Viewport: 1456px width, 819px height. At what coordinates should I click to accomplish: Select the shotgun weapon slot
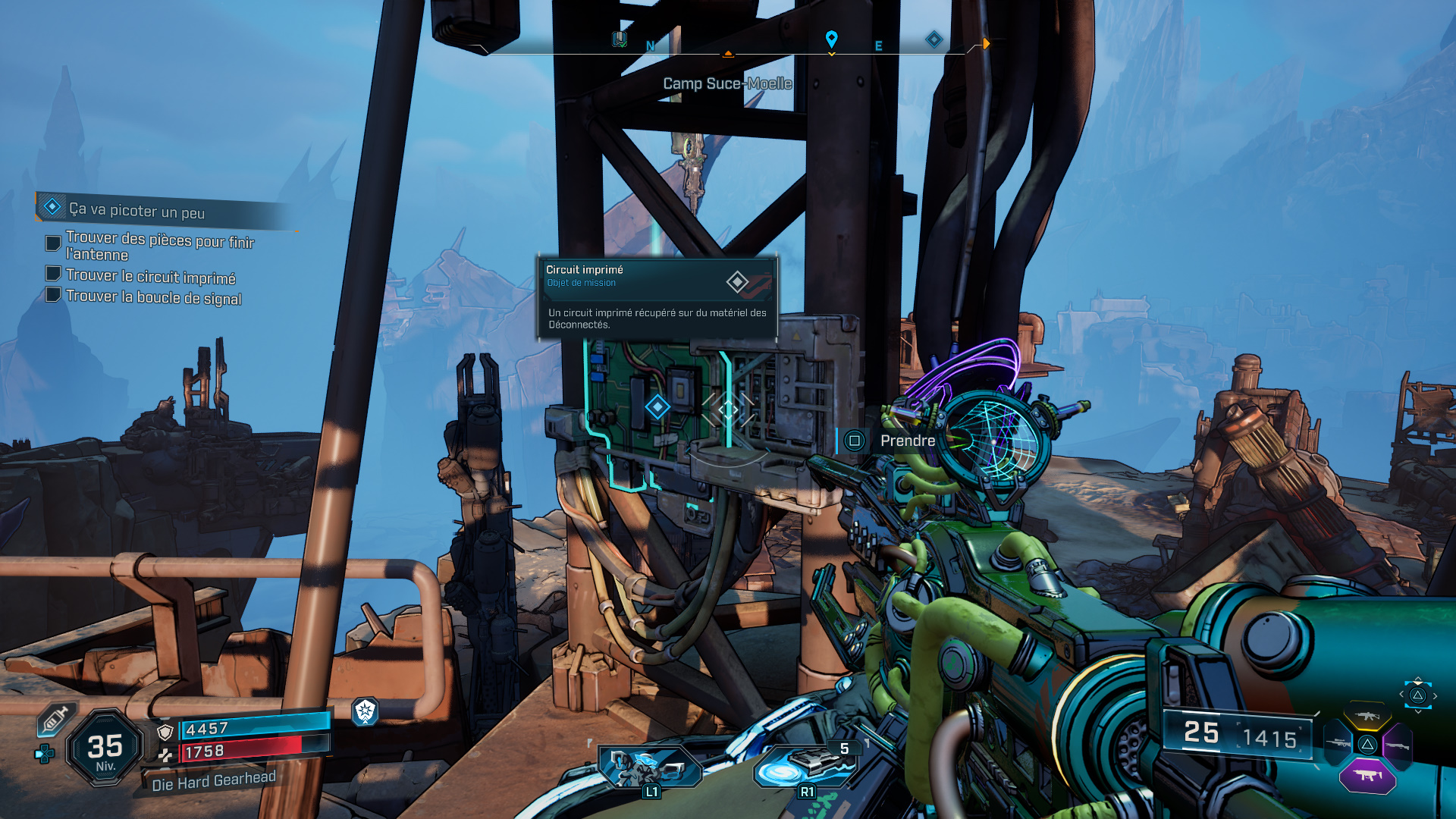[1398, 745]
